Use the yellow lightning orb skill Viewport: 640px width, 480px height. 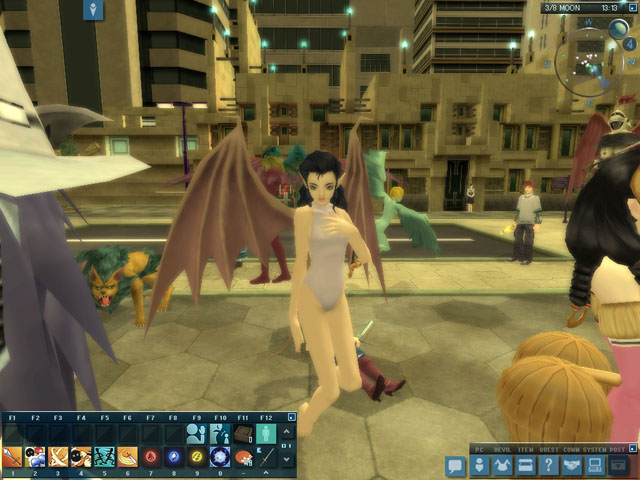click(x=197, y=457)
